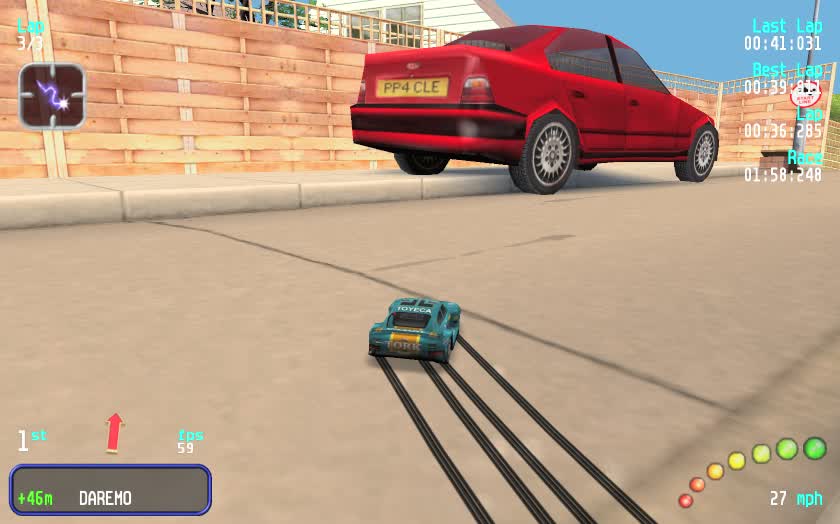Select the DAREMO opponent gap panel
840x524 pixels.
tap(110, 490)
